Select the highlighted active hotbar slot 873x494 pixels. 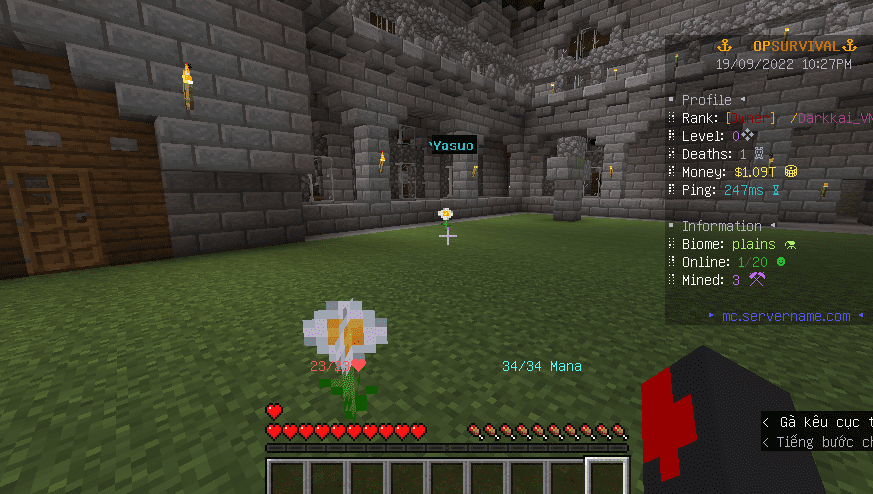607,478
